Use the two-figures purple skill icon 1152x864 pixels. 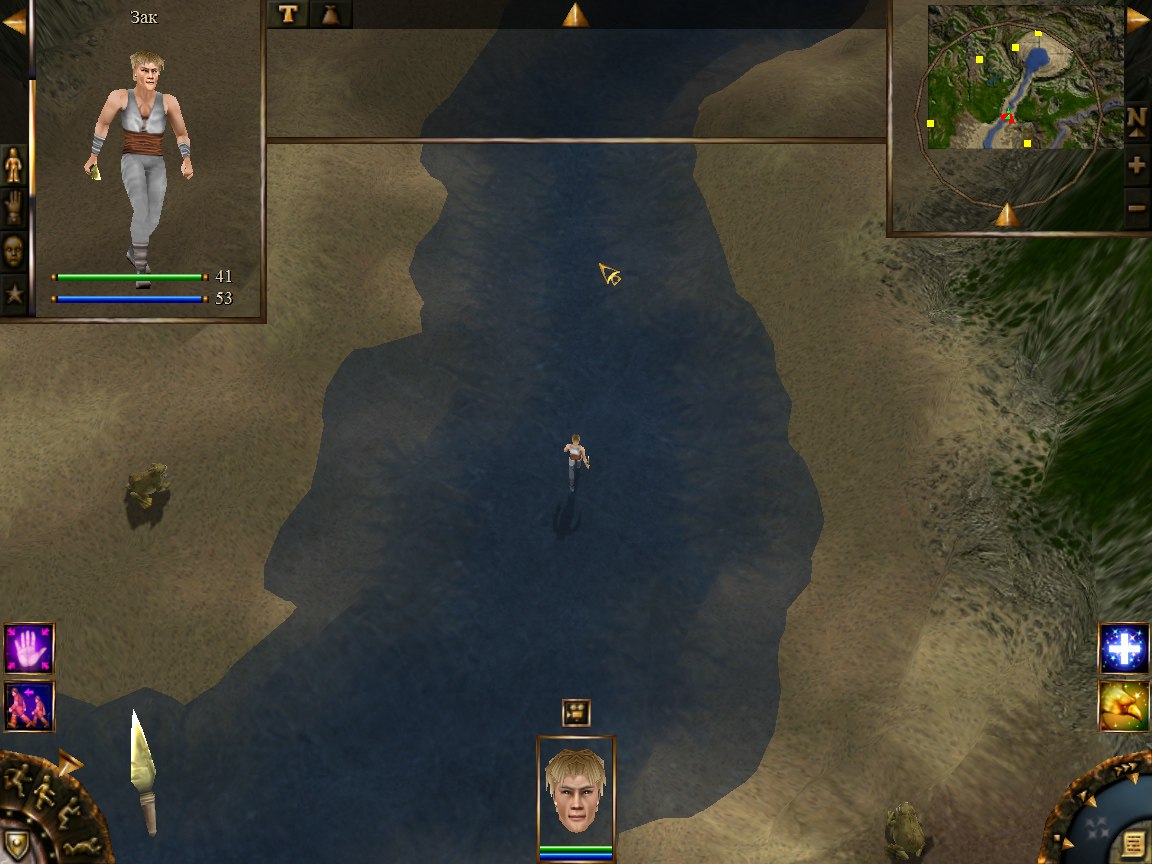(x=29, y=706)
